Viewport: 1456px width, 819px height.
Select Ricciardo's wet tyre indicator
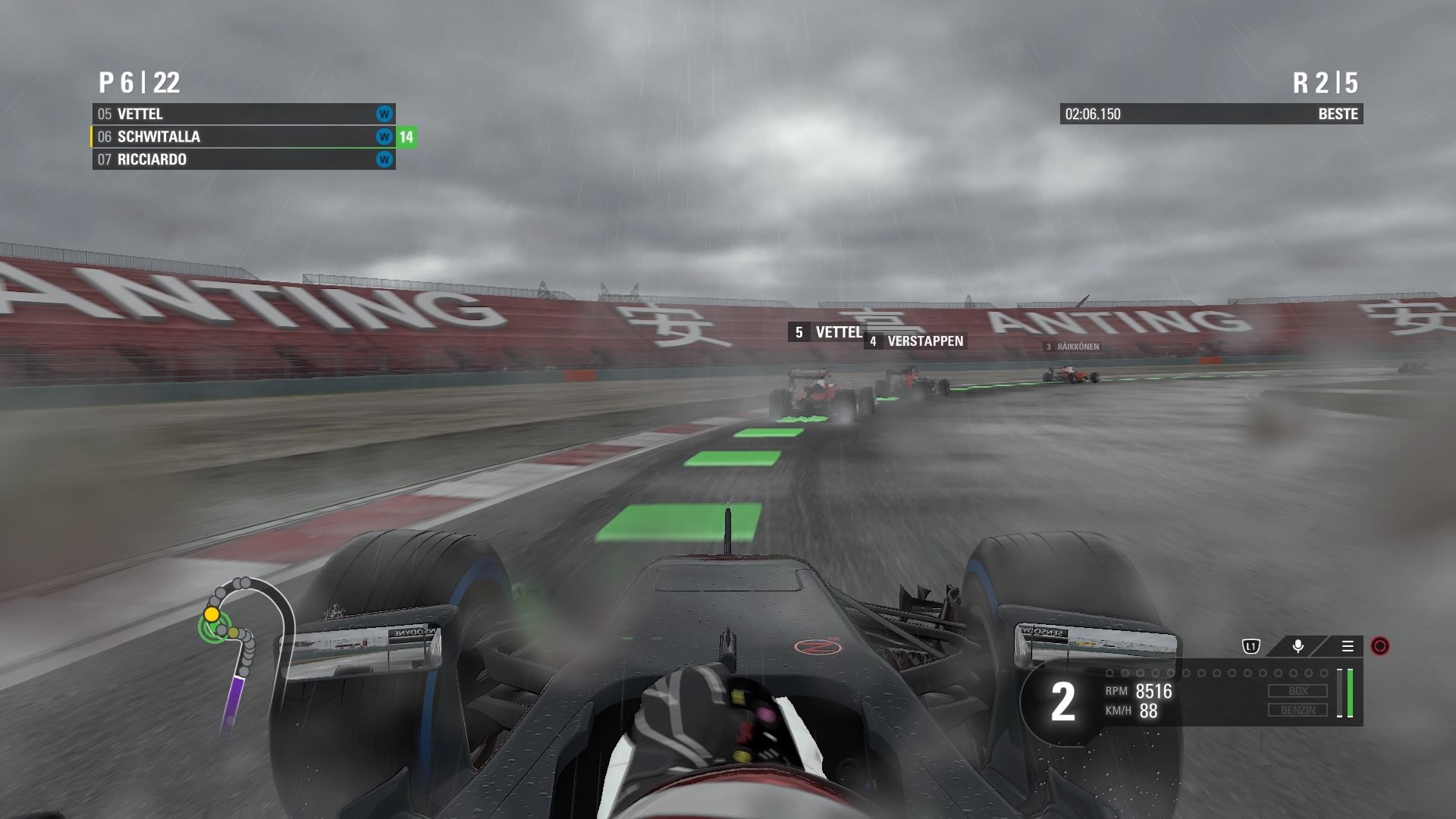click(x=383, y=160)
